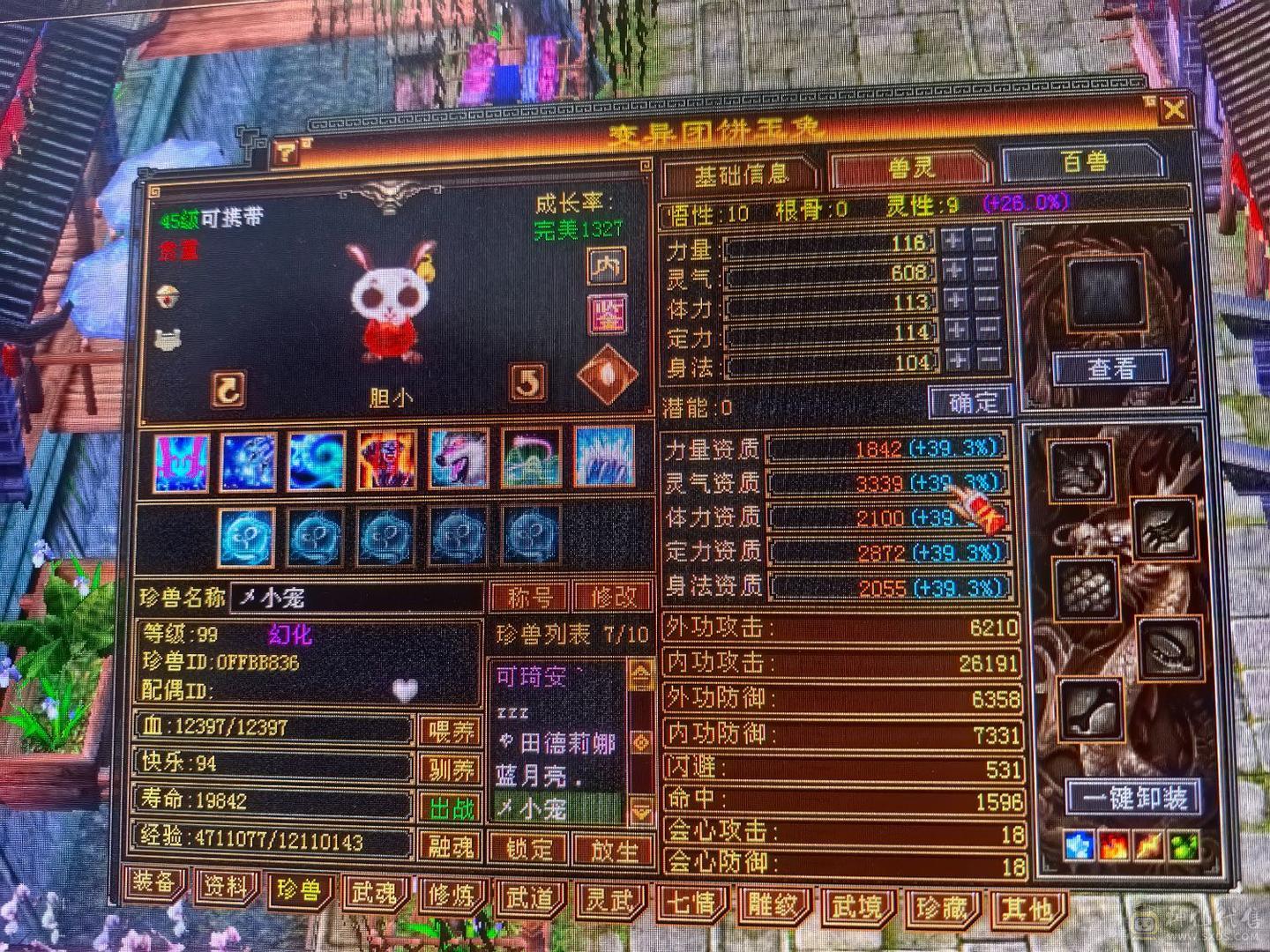Confirm attribute points with 确定
1270x952 pixels.
pyautogui.click(x=968, y=403)
